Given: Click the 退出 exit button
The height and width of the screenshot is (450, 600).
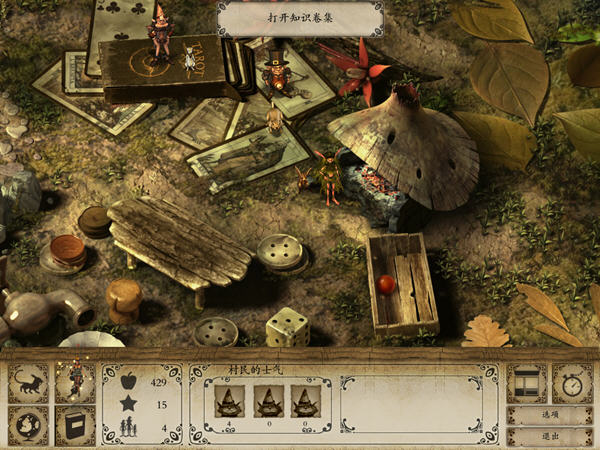Looking at the screenshot, I should [550, 436].
